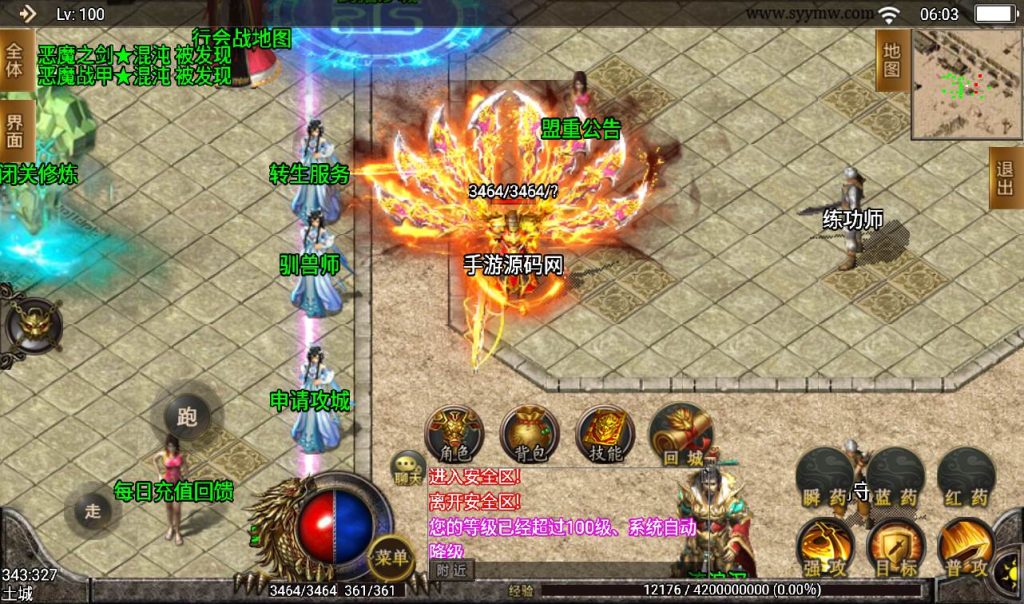Screen dimensions: 1024x604
Task: Switch to the 附近 nearby chat tab
Action: tap(451, 570)
